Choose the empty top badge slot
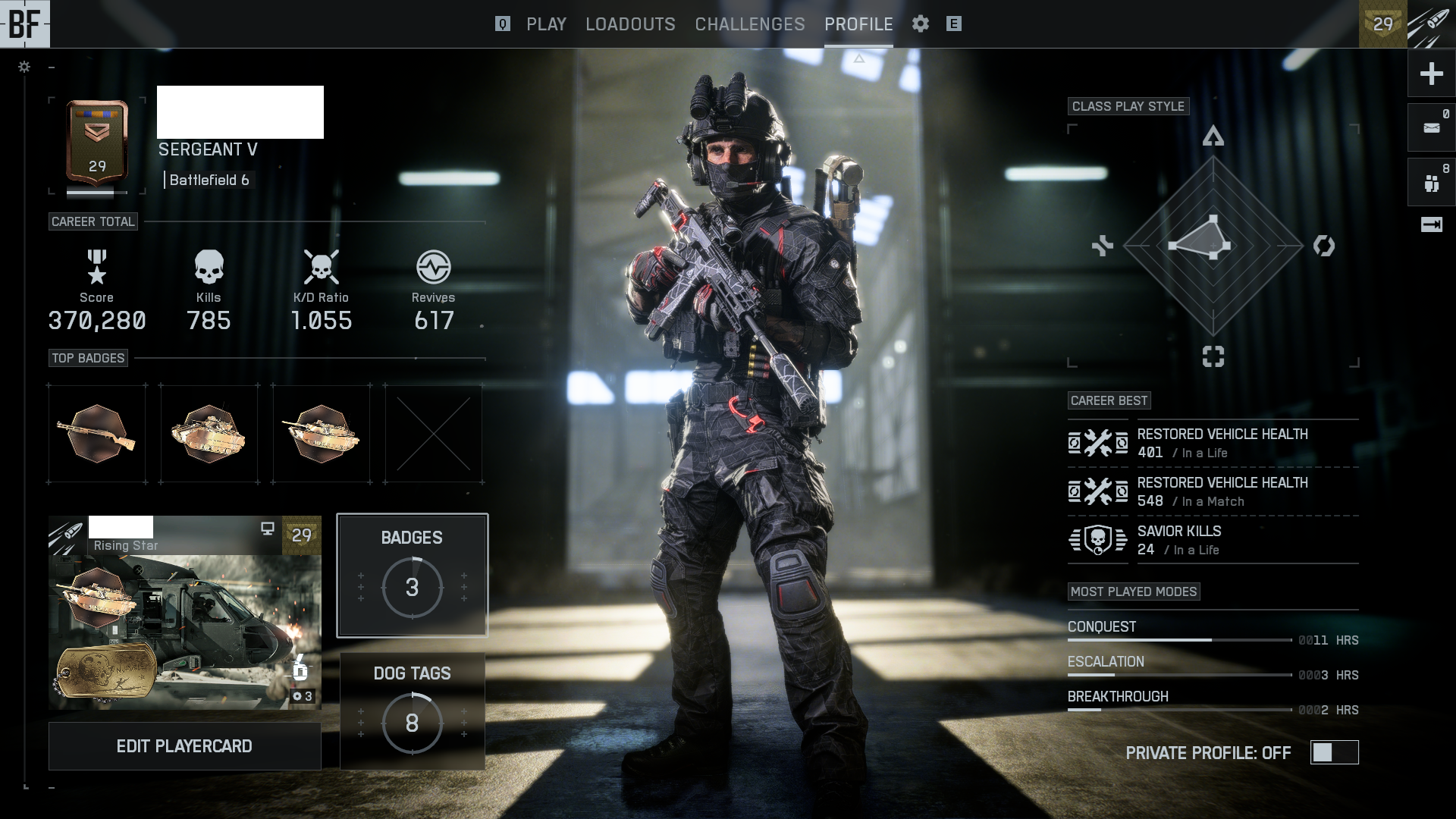Viewport: 1456px width, 819px height. (434, 434)
